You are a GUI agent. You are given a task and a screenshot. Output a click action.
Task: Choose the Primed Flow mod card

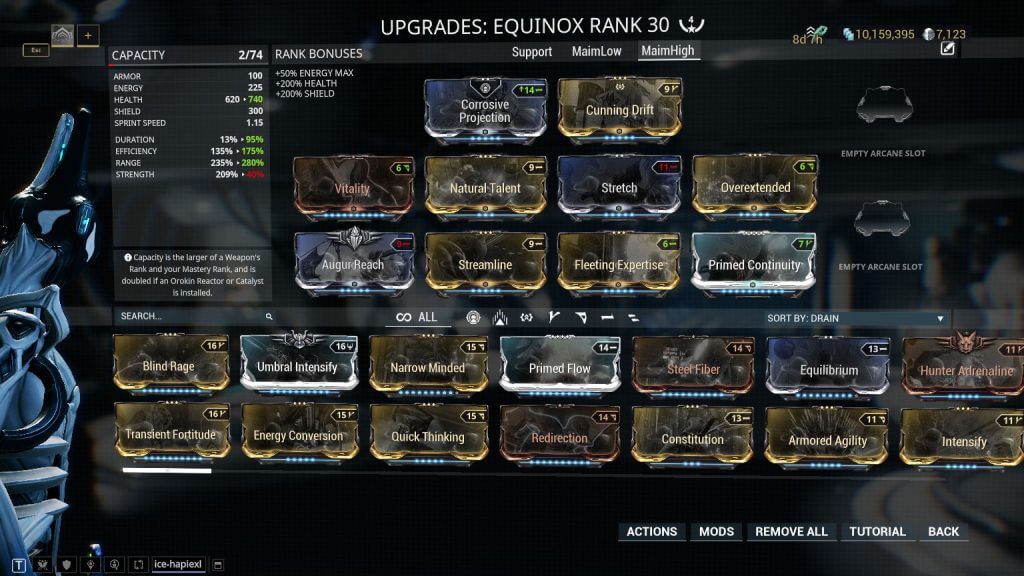(559, 366)
